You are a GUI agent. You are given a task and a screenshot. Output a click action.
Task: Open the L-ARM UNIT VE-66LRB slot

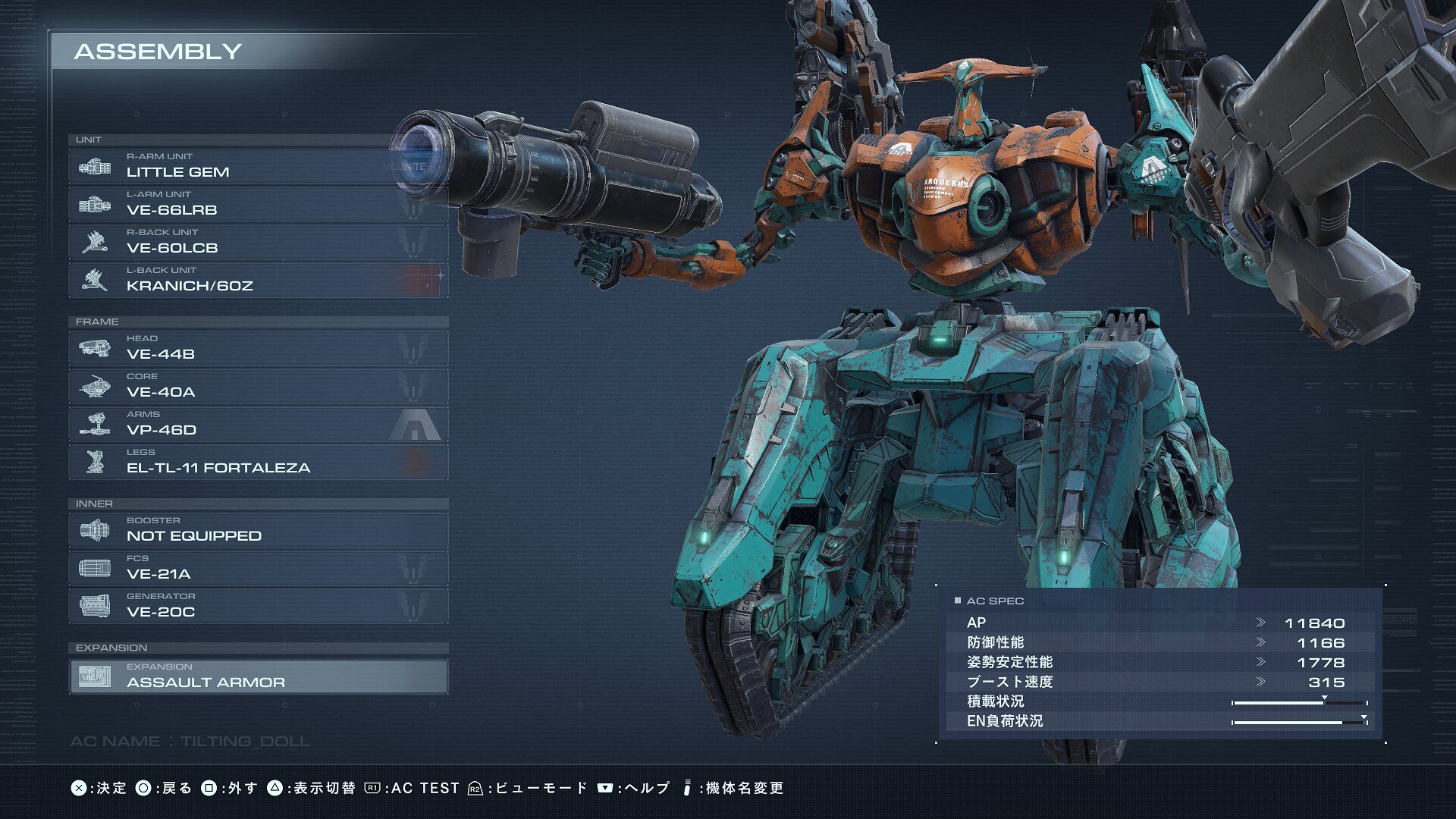pos(258,204)
